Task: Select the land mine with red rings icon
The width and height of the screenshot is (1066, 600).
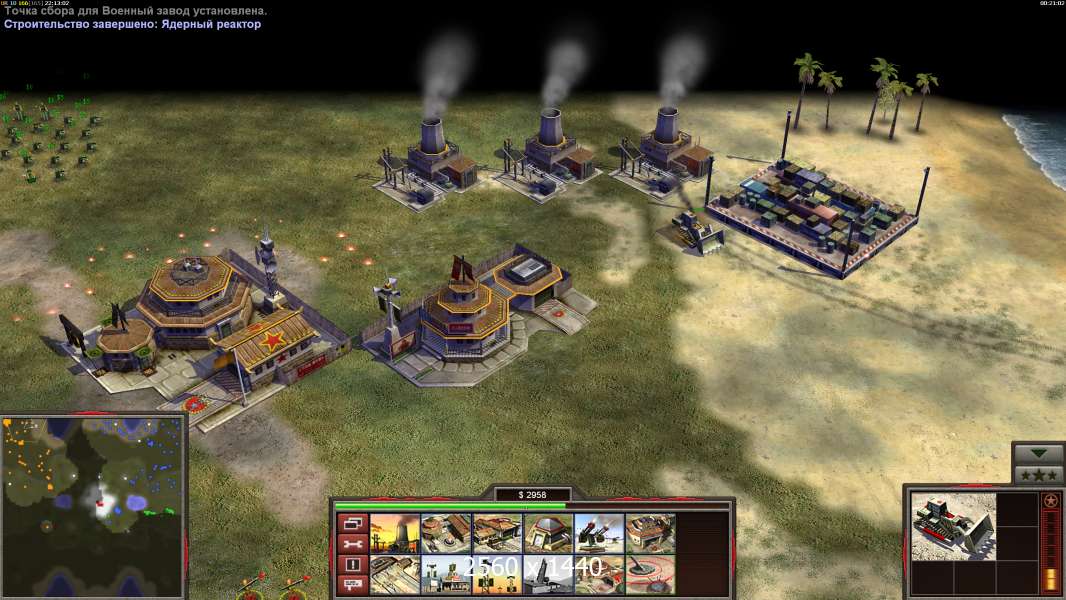Action: pos(650,575)
